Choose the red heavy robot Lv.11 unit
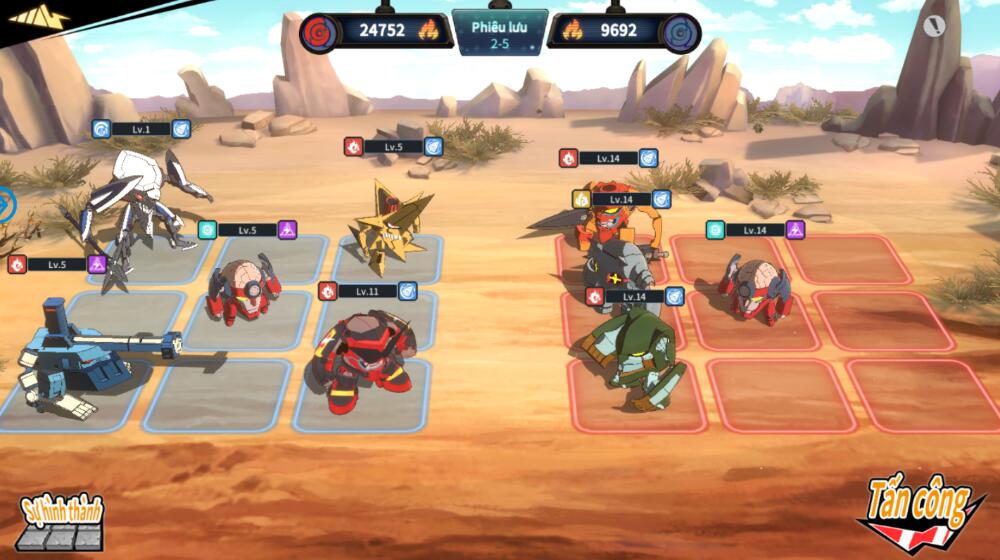1000x560 pixels. (362, 355)
